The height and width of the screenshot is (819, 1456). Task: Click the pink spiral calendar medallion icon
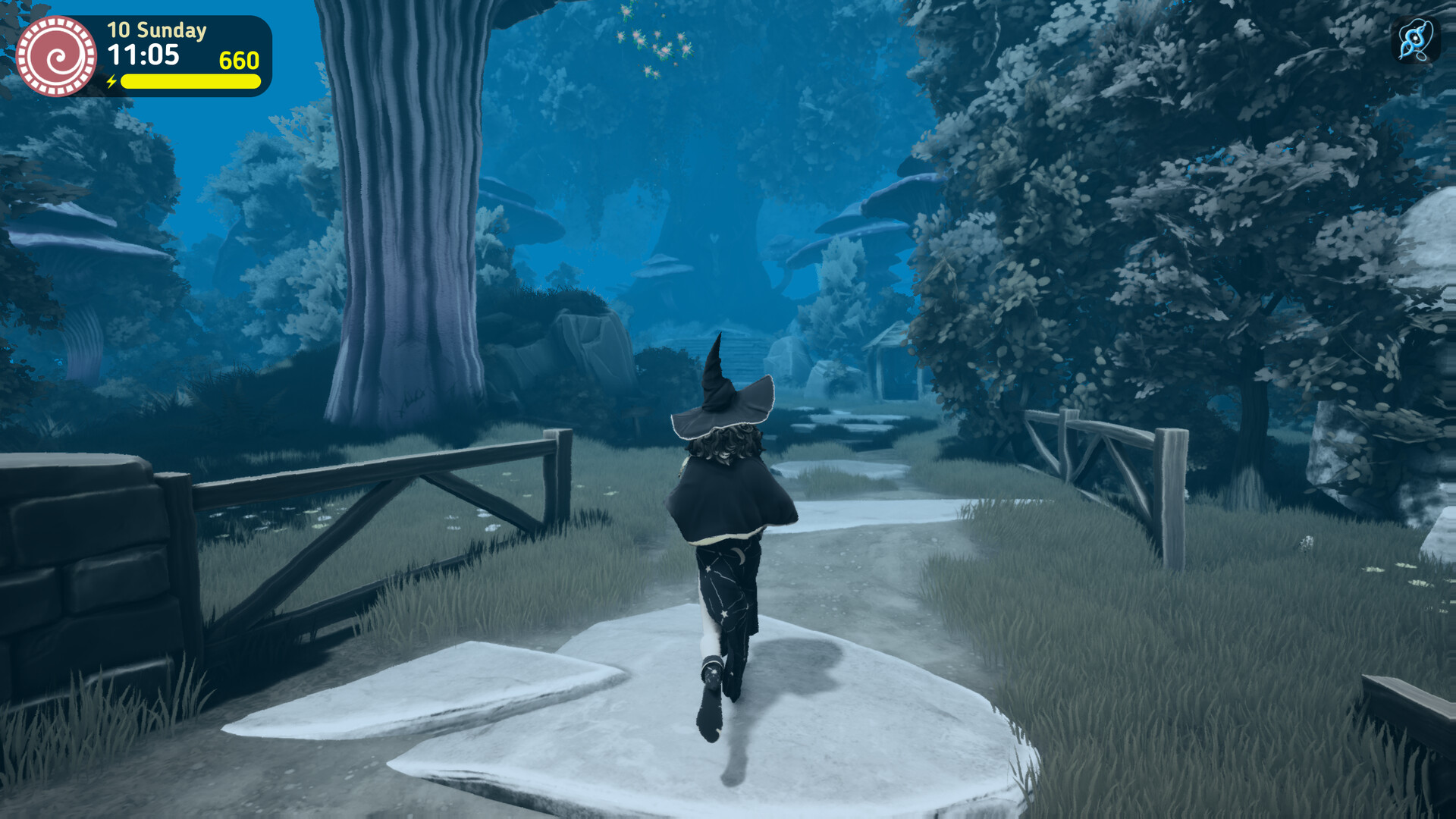pos(57,55)
